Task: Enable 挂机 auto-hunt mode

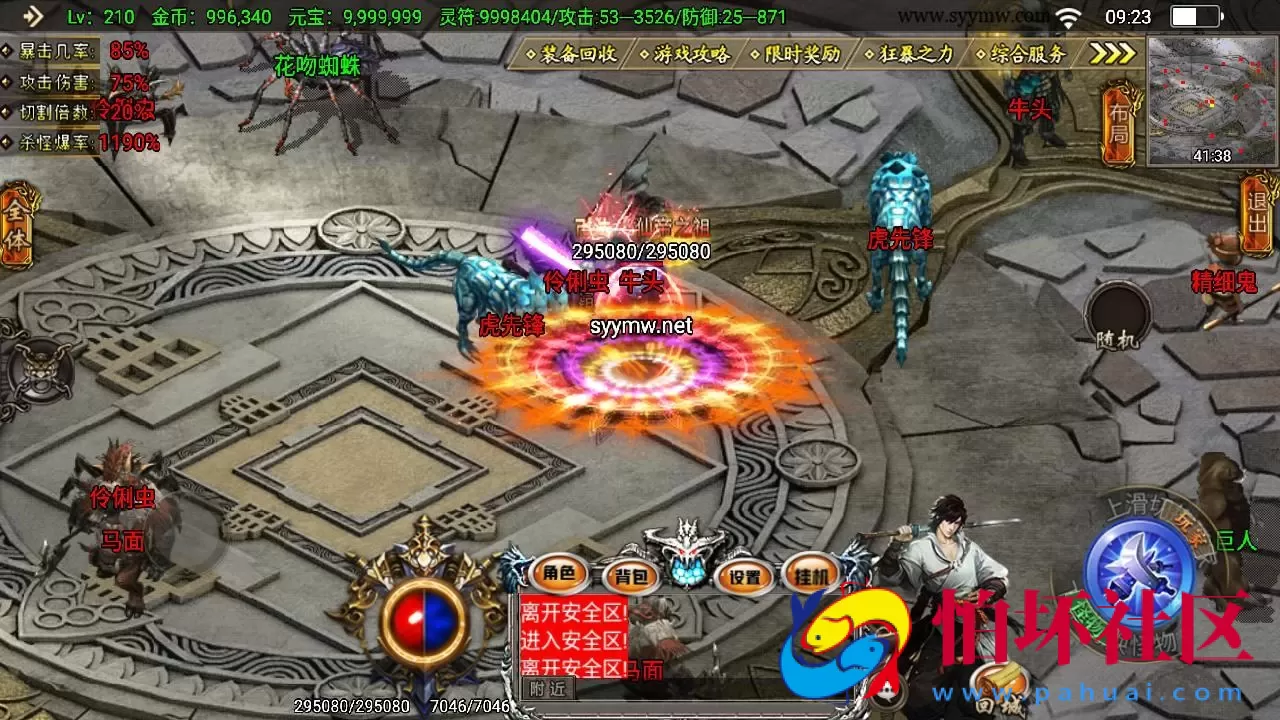Action: coord(810,577)
